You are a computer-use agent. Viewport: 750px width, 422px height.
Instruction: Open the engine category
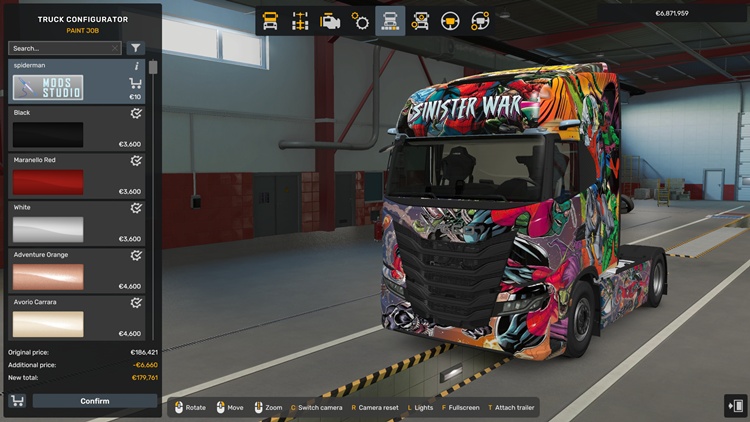pyautogui.click(x=330, y=20)
